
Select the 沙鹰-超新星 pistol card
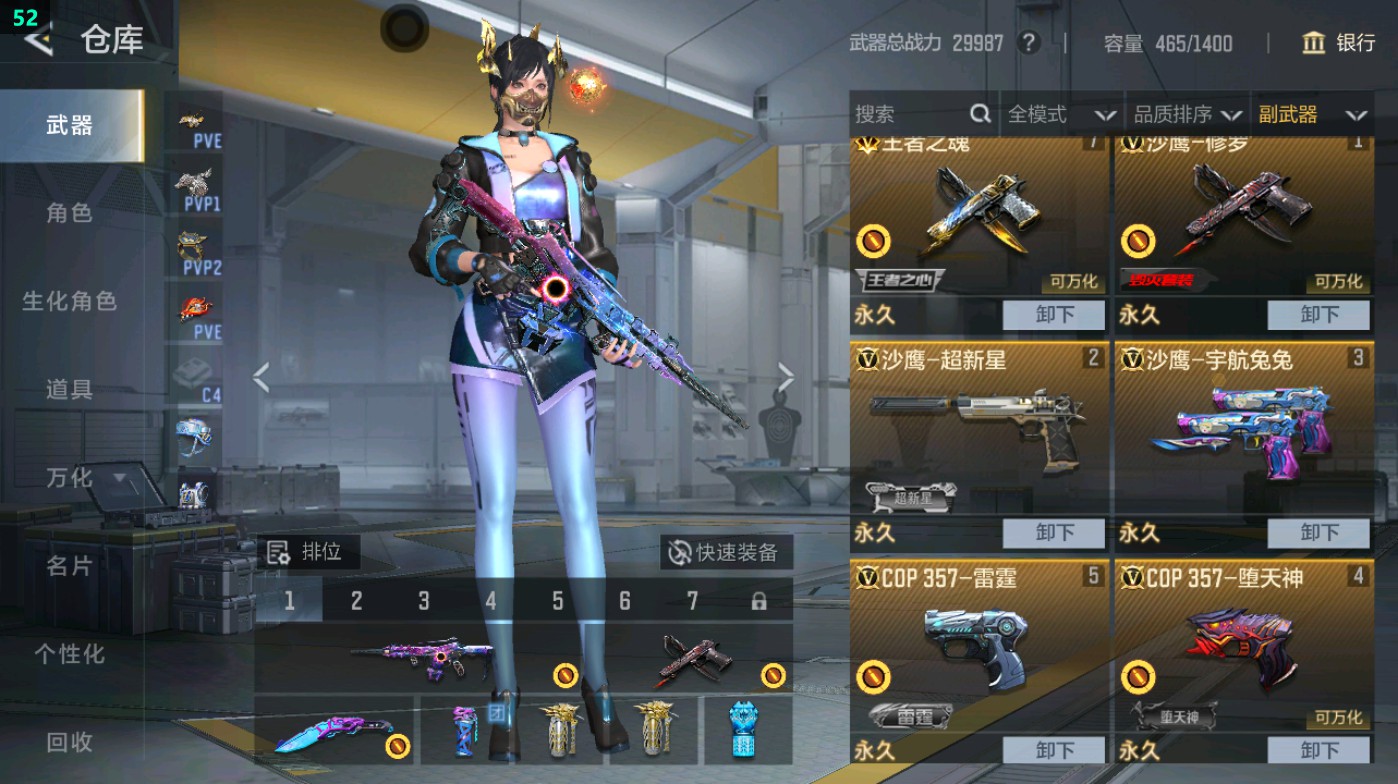[980, 432]
